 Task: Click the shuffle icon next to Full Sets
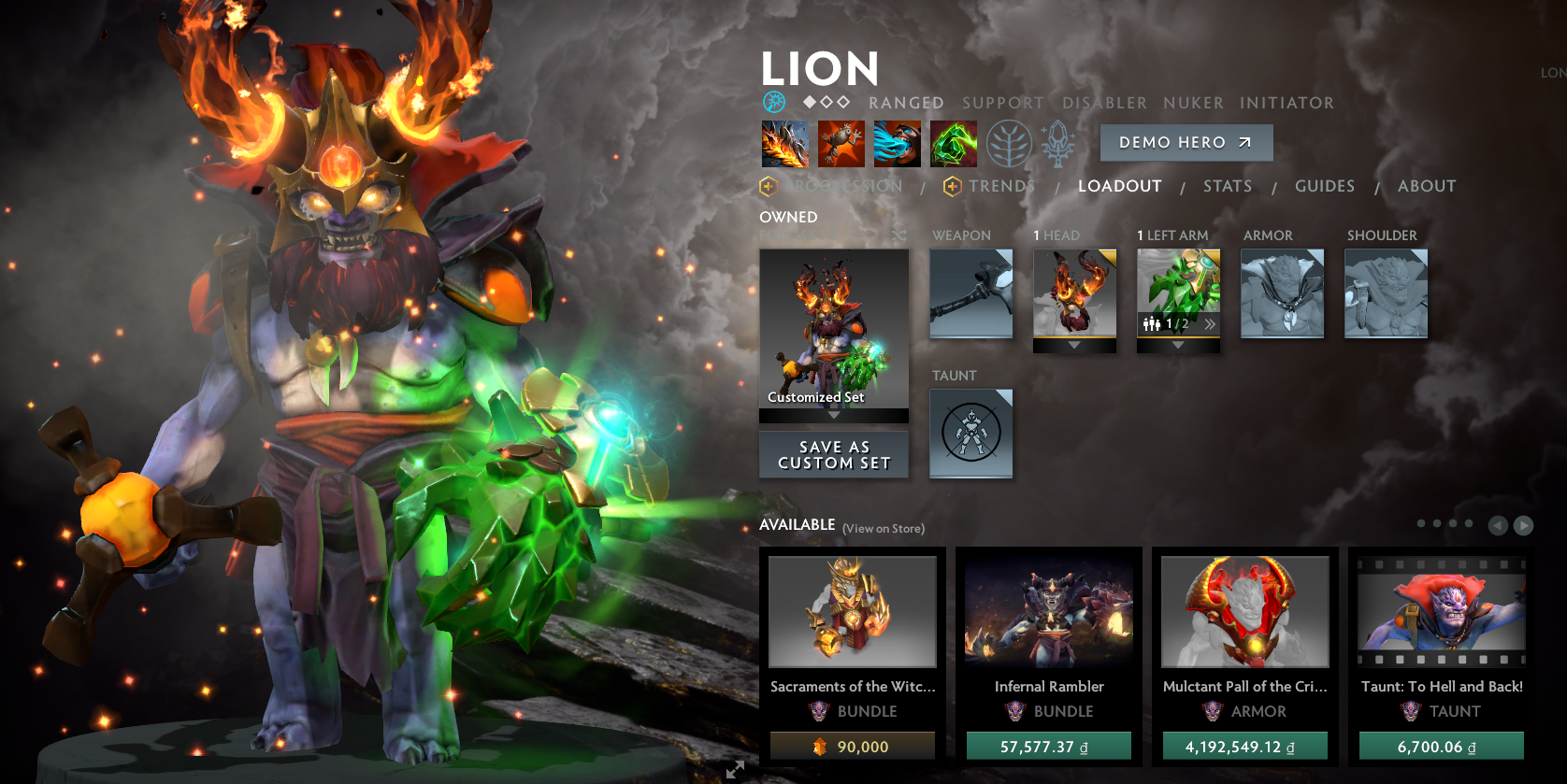900,235
